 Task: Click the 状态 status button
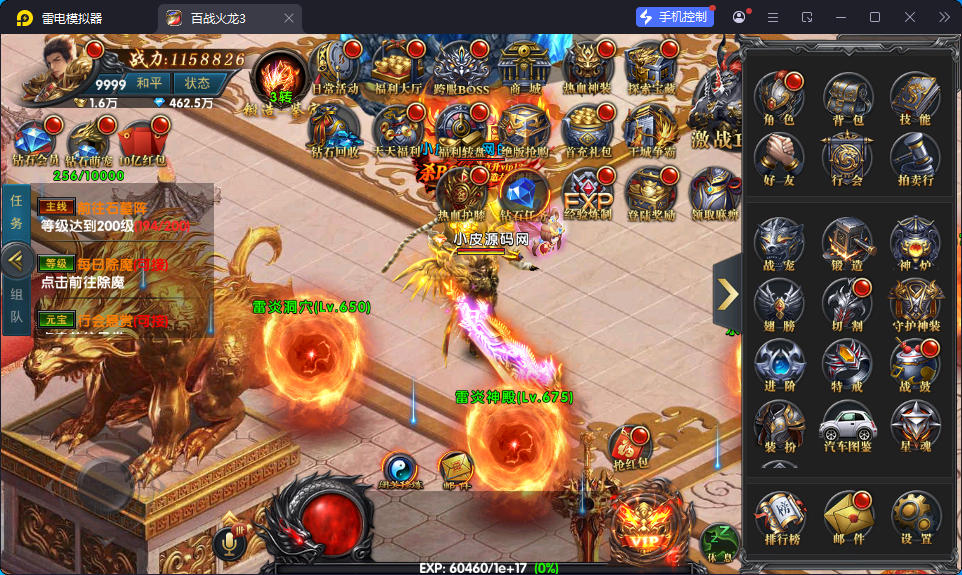pos(197,83)
